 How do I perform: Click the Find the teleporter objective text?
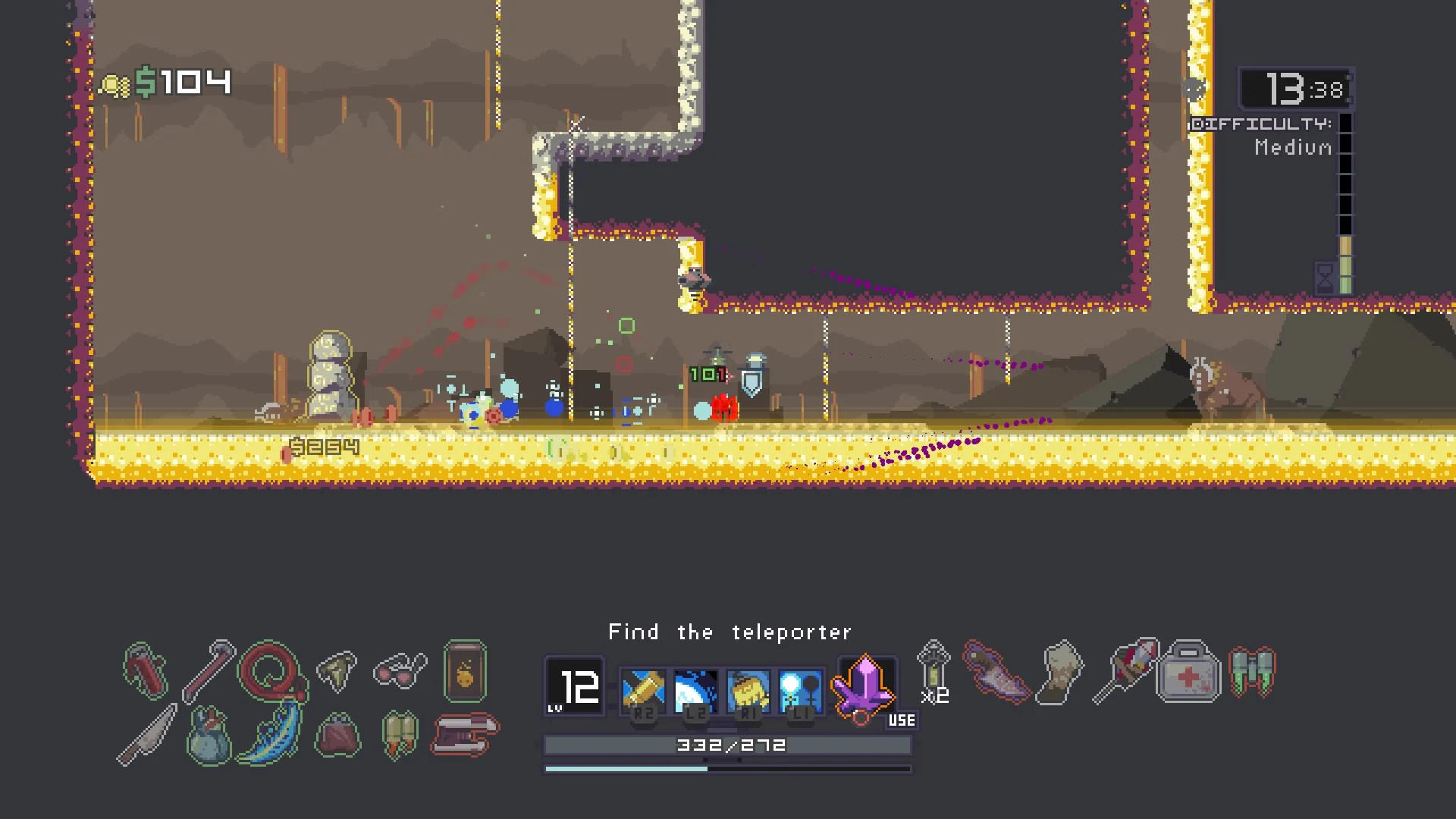click(x=728, y=632)
